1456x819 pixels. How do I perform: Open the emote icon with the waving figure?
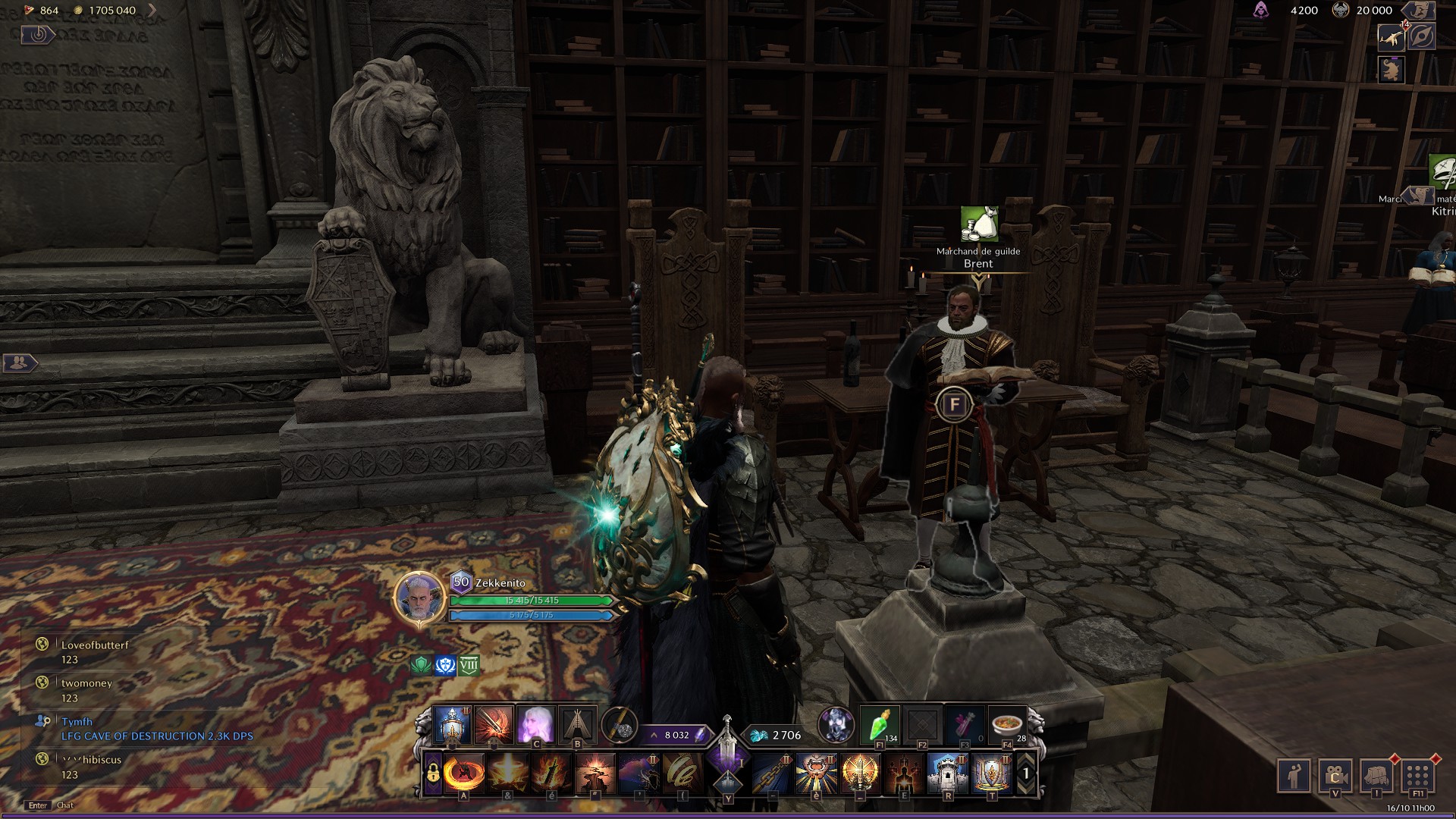pos(1294,777)
